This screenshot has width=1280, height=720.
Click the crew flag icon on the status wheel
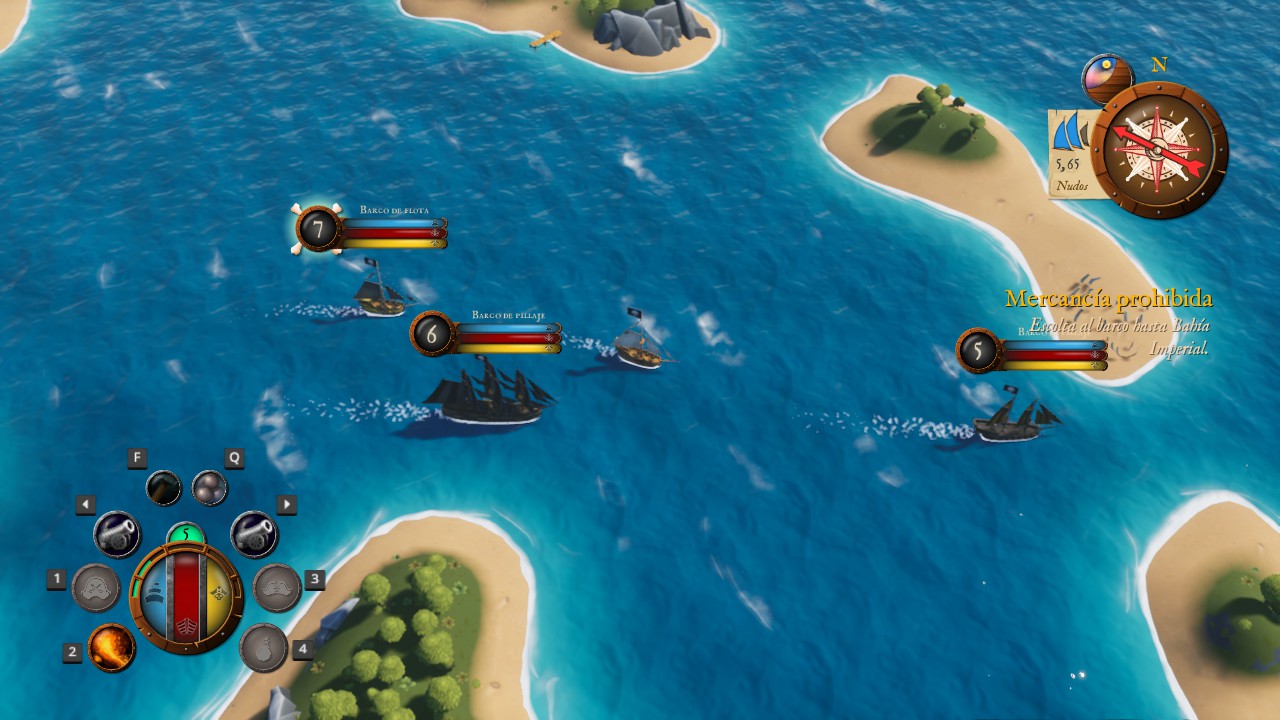point(219,592)
